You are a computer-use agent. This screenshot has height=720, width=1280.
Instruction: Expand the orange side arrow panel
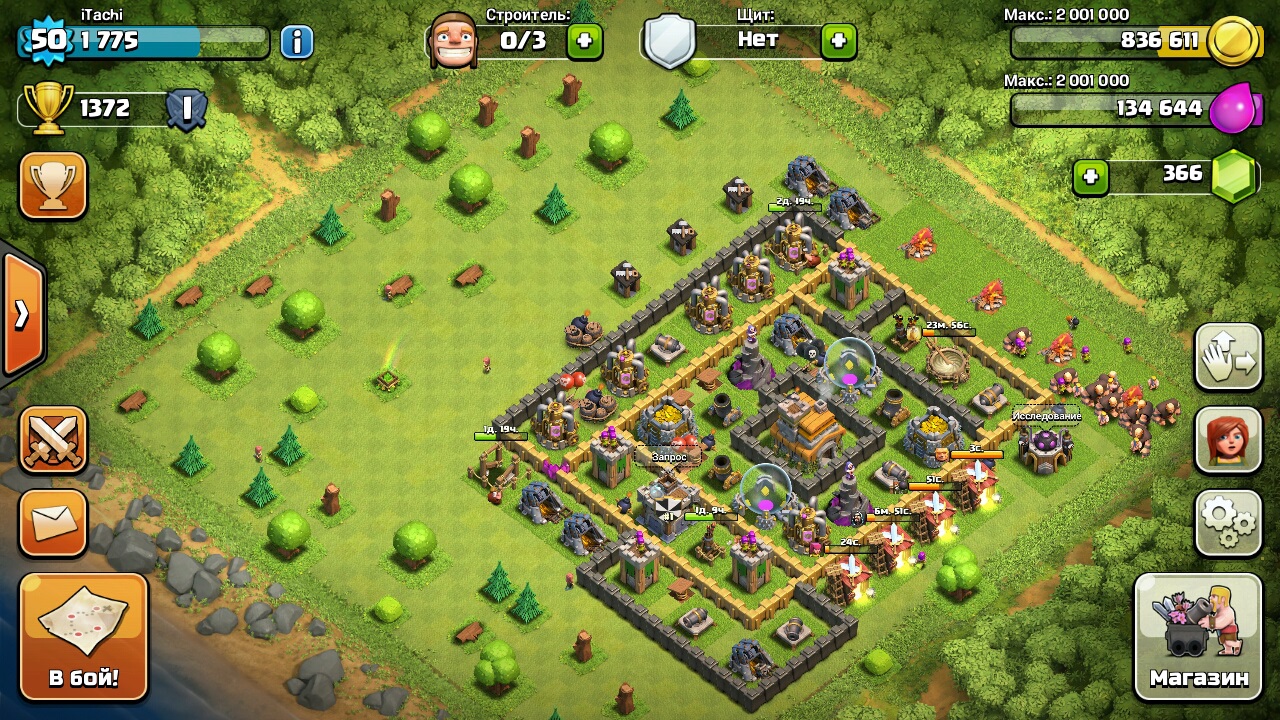22,314
